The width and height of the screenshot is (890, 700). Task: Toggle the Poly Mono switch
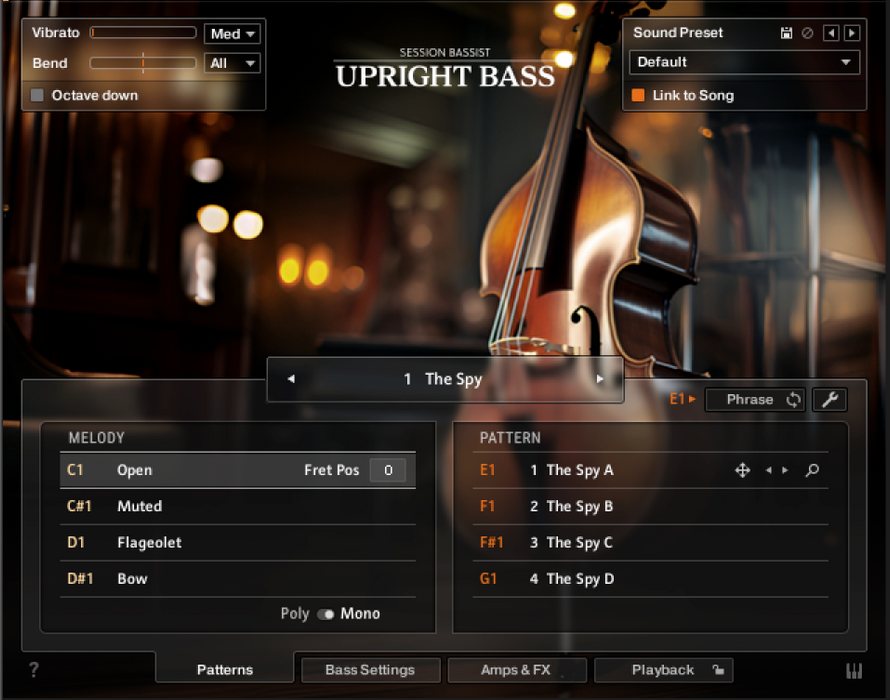click(x=326, y=614)
